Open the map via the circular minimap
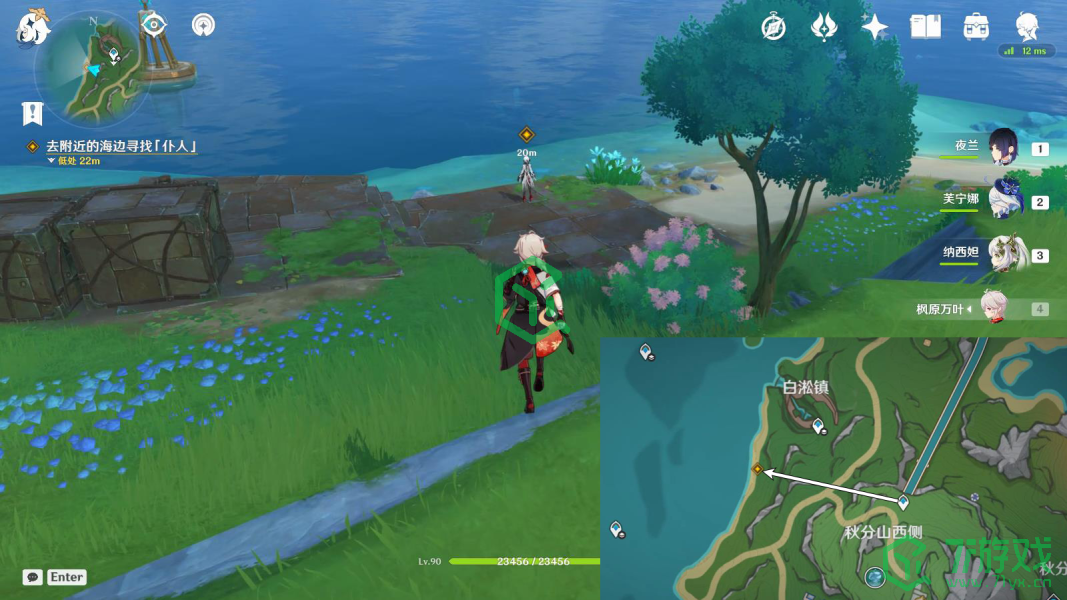This screenshot has width=1067, height=600. pyautogui.click(x=92, y=67)
